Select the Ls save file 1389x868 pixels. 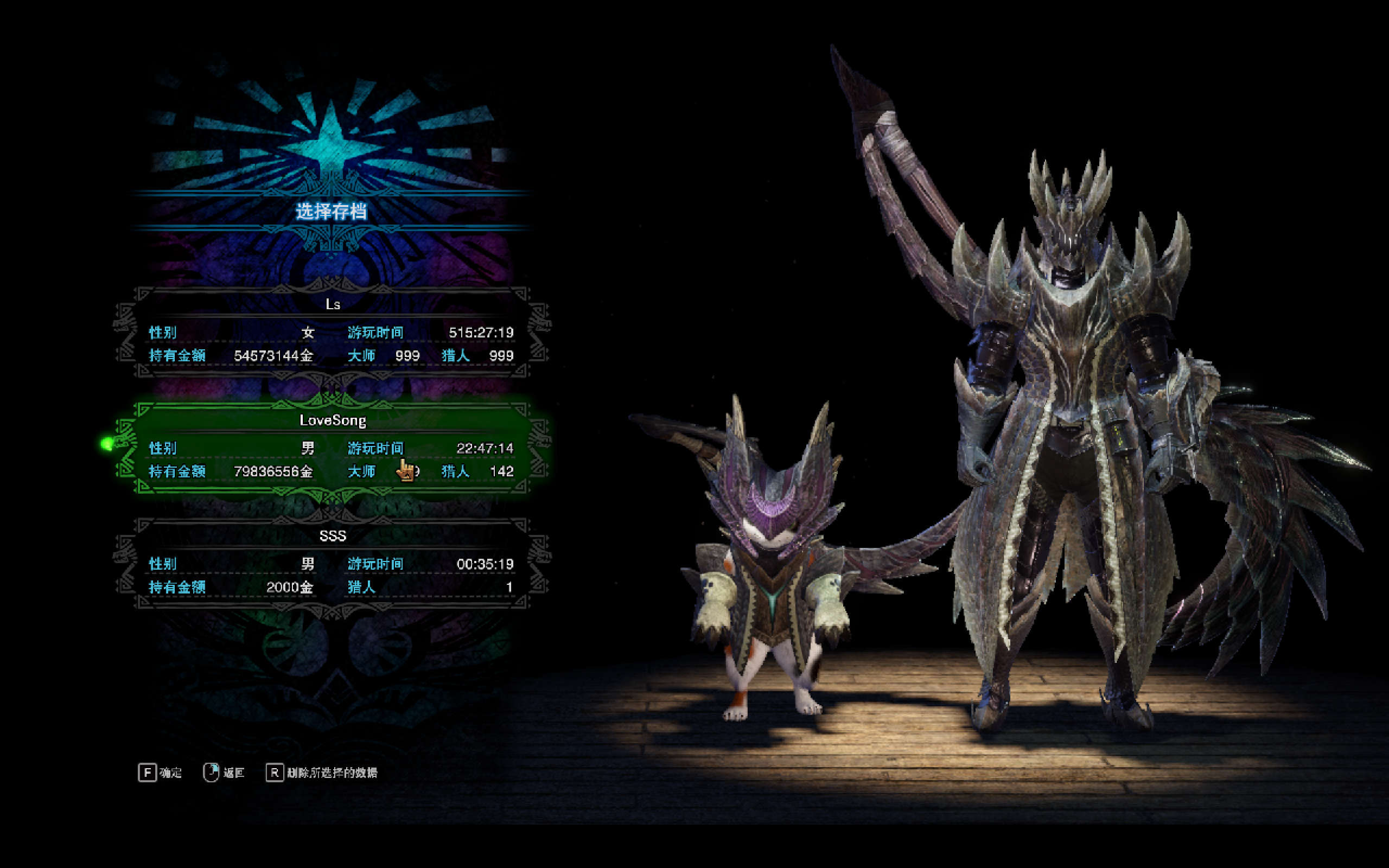pyautogui.click(x=332, y=333)
